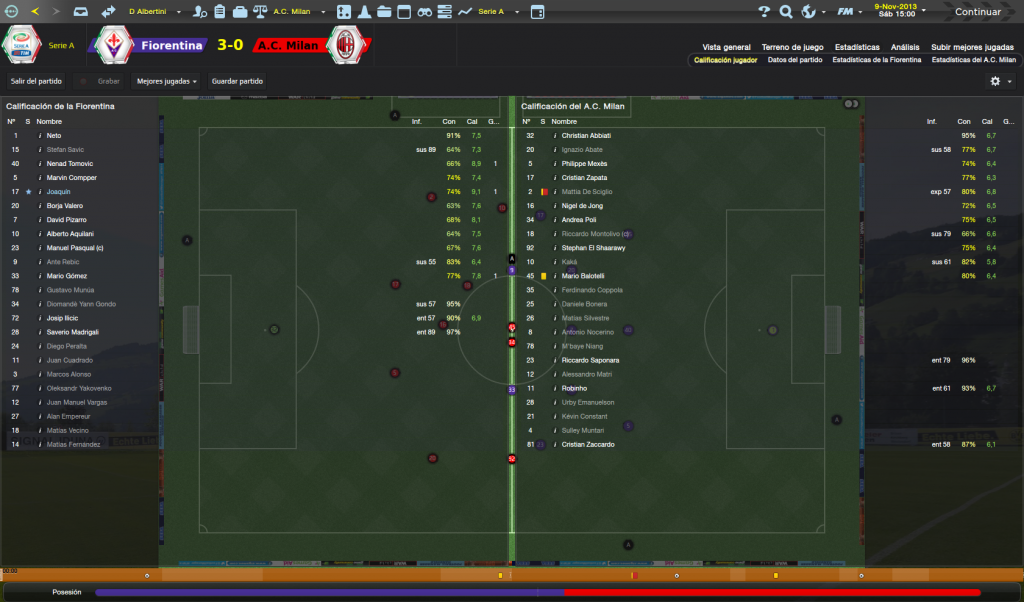Exit via Salir del partido
Screen dimensions: 1024x602
[36, 81]
